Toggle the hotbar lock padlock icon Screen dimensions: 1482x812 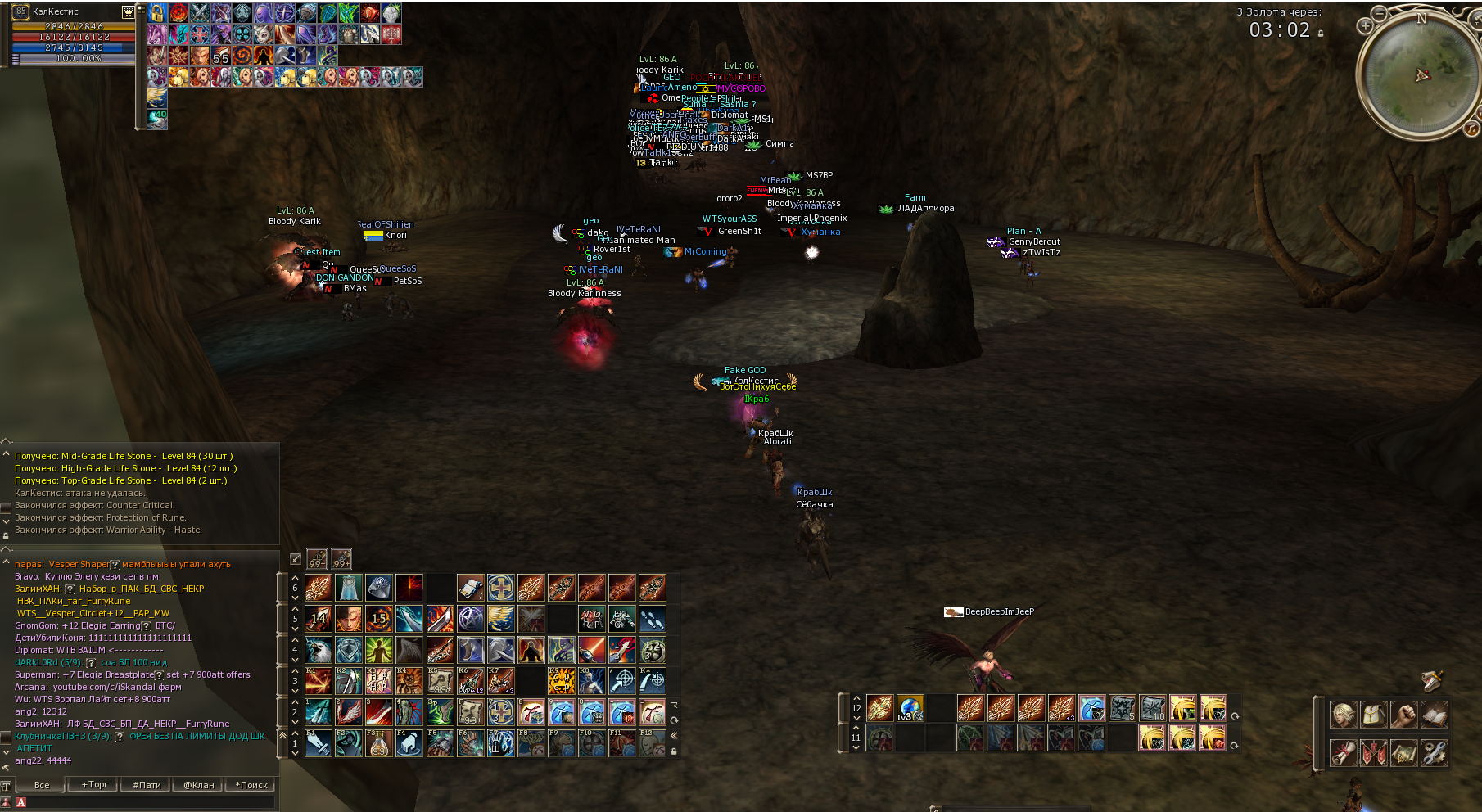674,751
